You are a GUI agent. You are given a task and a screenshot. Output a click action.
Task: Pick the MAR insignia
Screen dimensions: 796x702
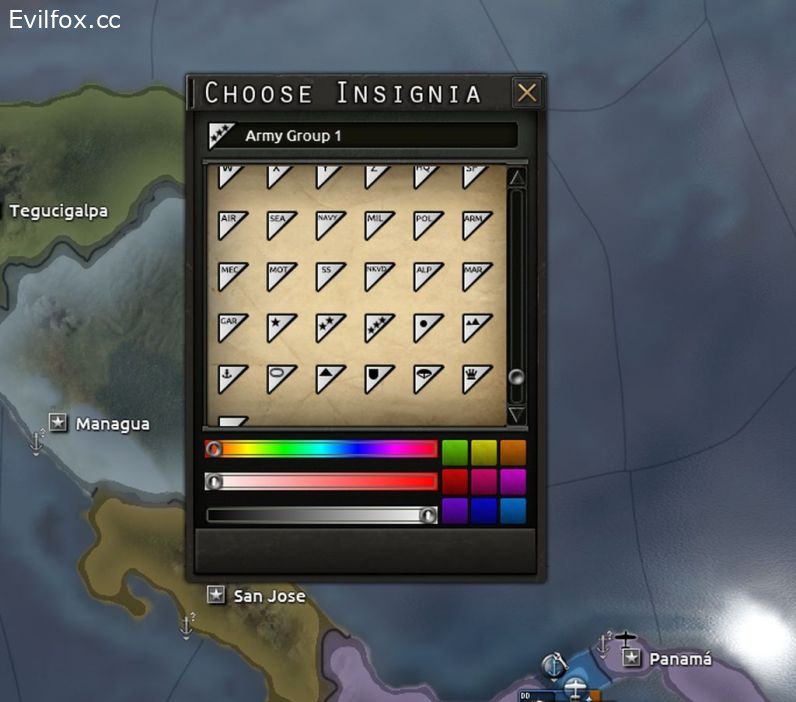[x=477, y=276]
